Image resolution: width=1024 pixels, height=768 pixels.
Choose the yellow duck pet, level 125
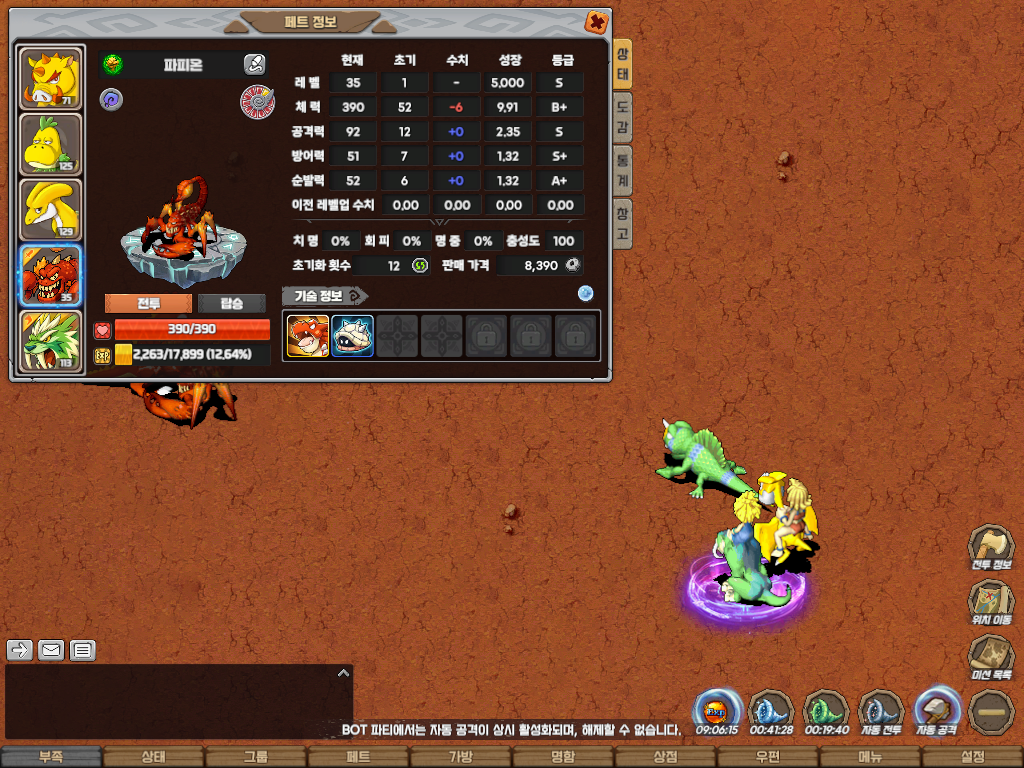tap(51, 145)
